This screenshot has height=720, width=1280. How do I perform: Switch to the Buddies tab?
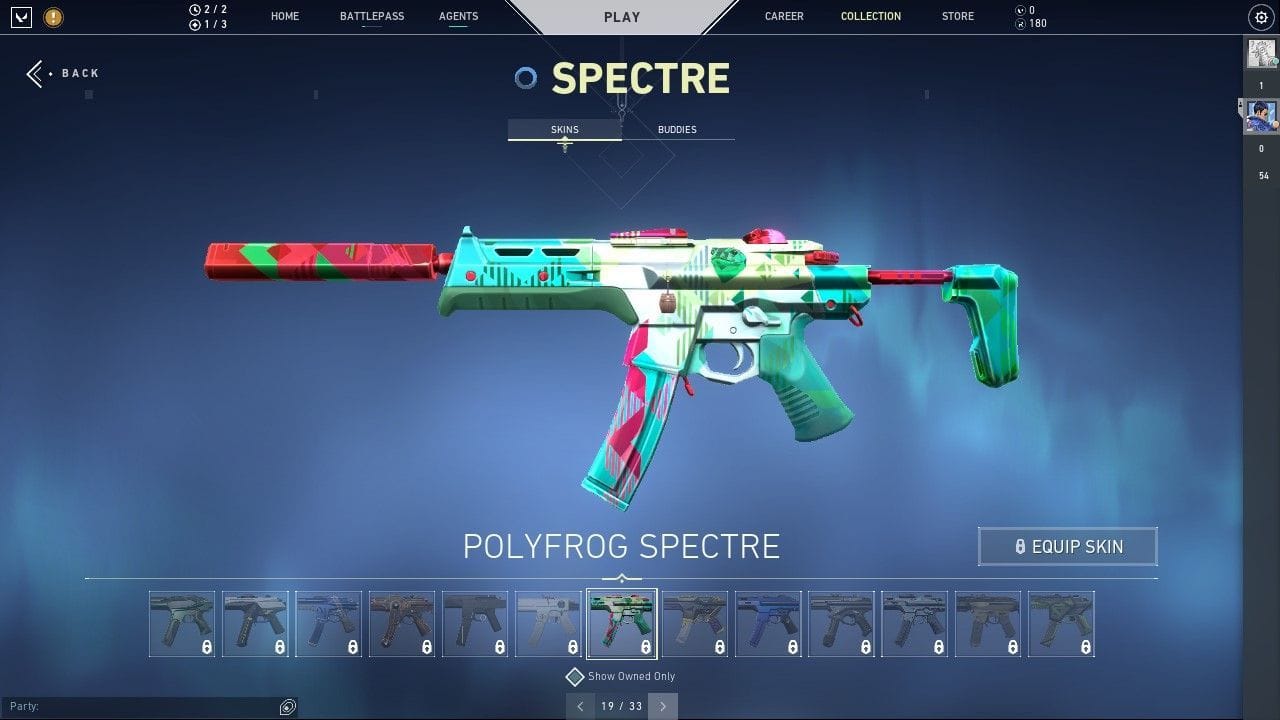tap(677, 129)
